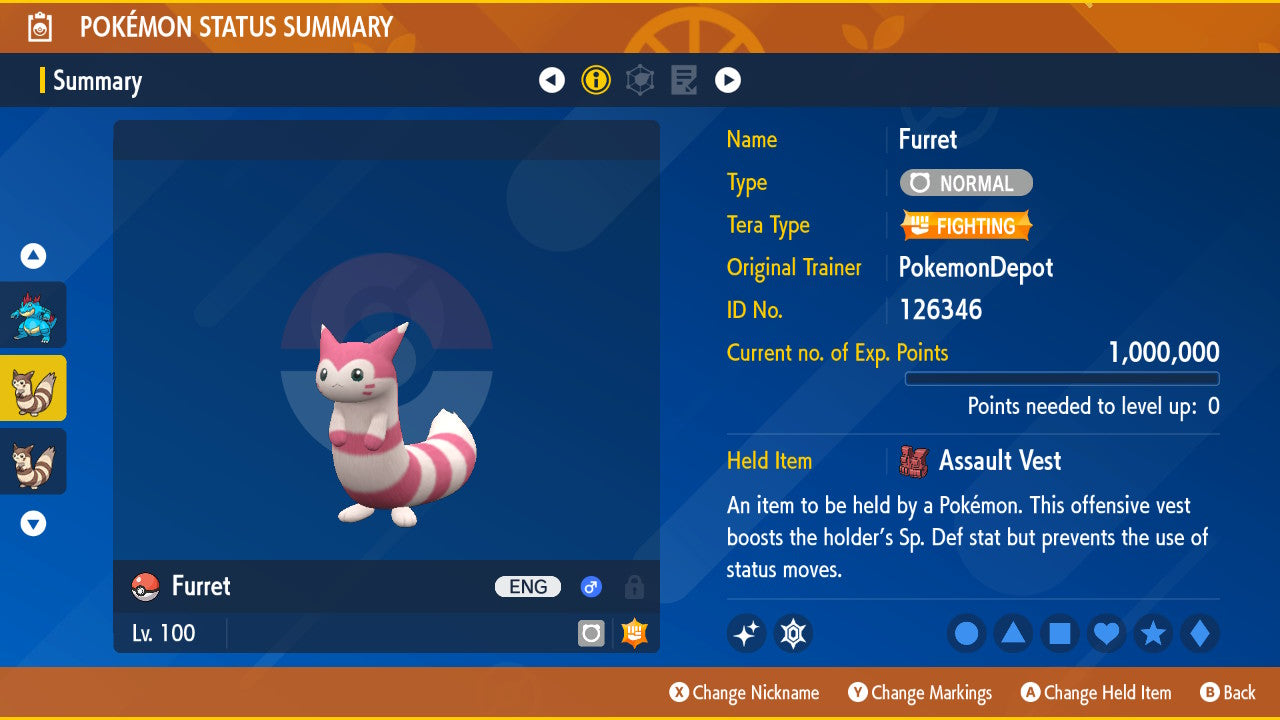This screenshot has width=1280, height=720.
Task: Open the Change Markings option
Action: point(920,693)
